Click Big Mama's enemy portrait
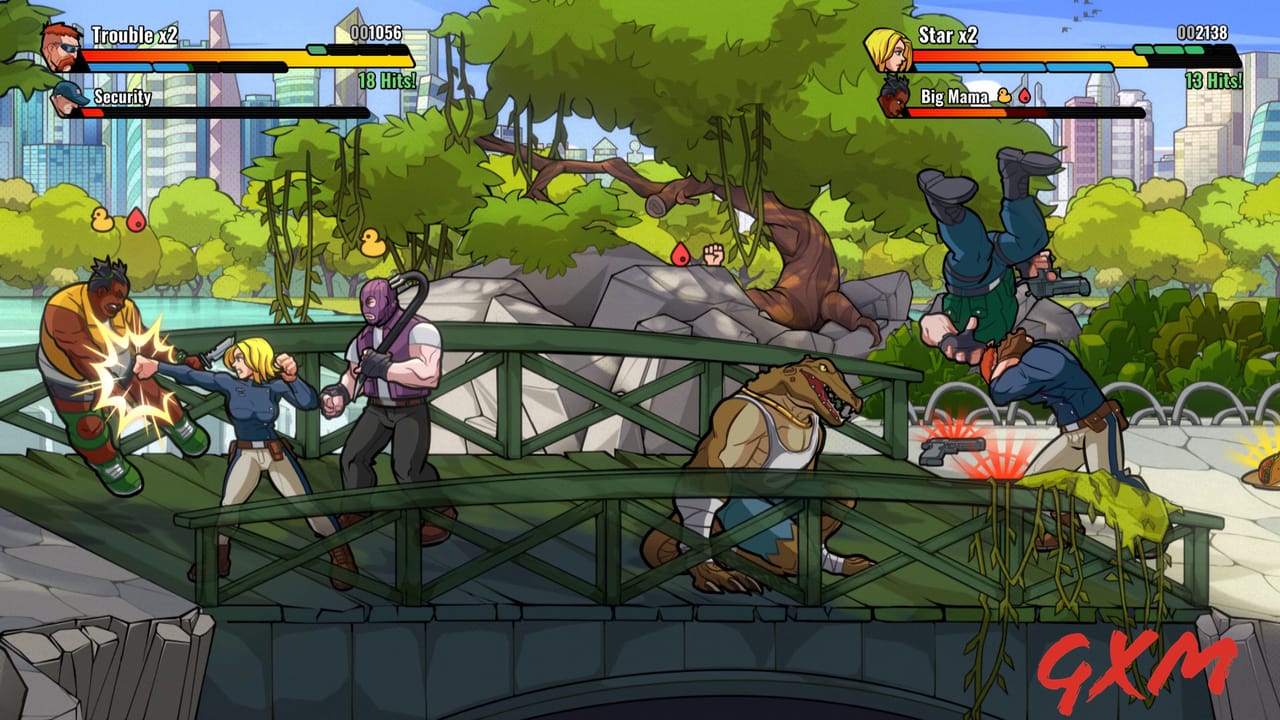 pyautogui.click(x=893, y=99)
